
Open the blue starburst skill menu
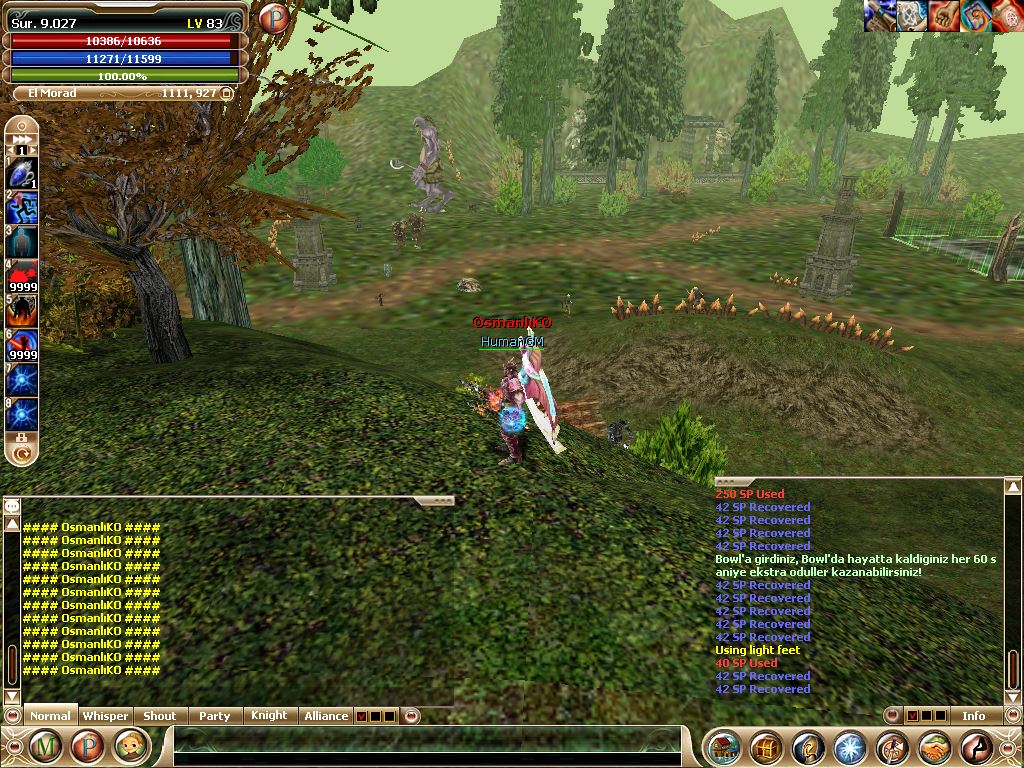tap(849, 747)
